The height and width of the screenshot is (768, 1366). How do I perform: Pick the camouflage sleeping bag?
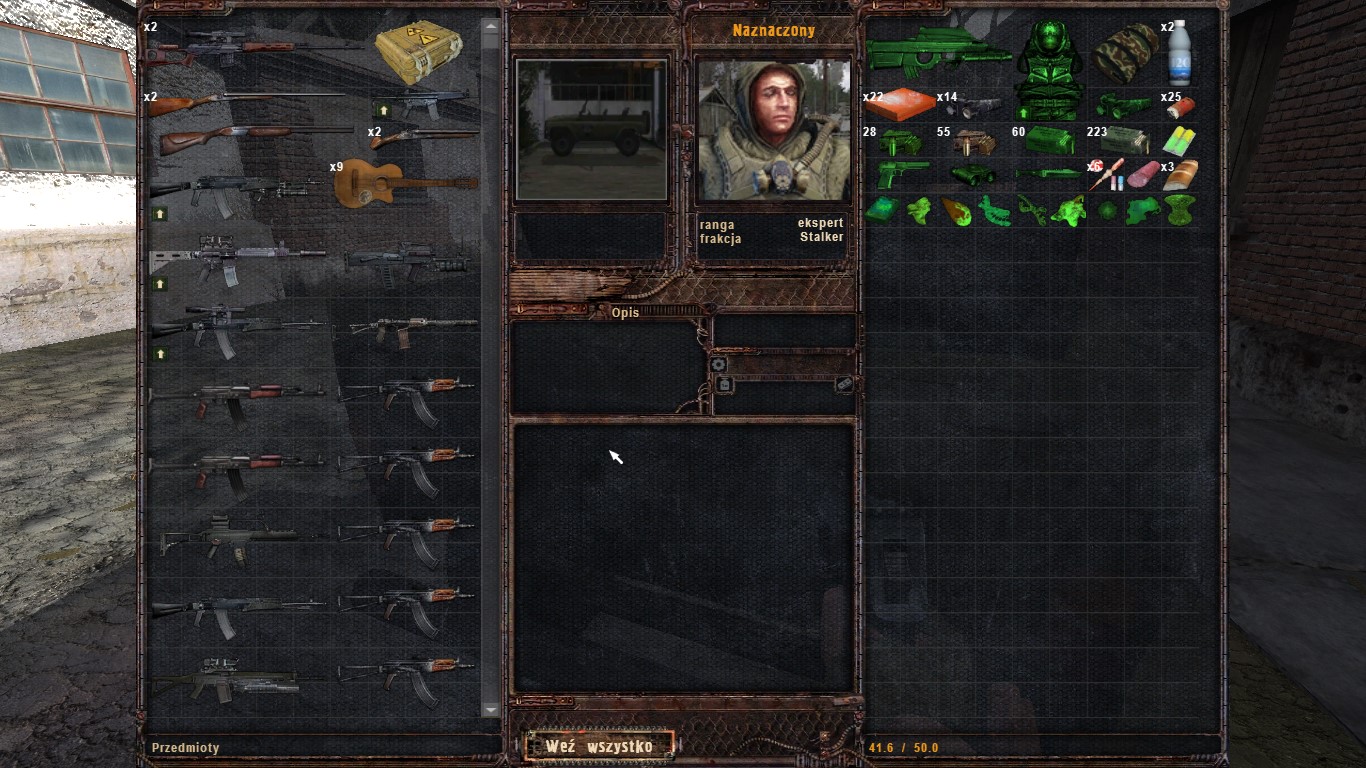pyautogui.click(x=1123, y=53)
